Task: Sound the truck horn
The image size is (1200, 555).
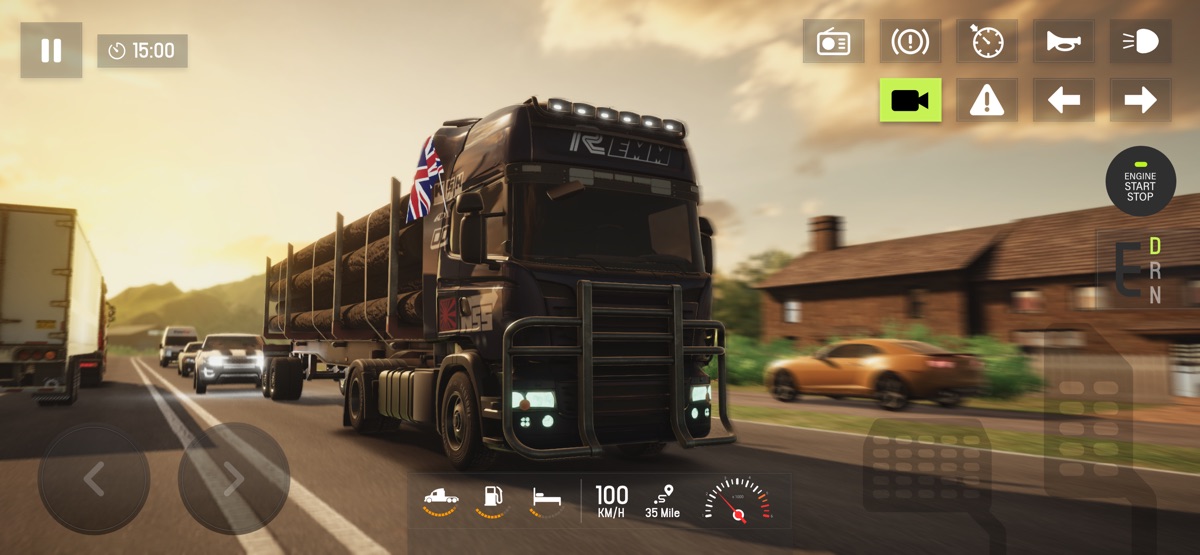Action: coord(1063,42)
